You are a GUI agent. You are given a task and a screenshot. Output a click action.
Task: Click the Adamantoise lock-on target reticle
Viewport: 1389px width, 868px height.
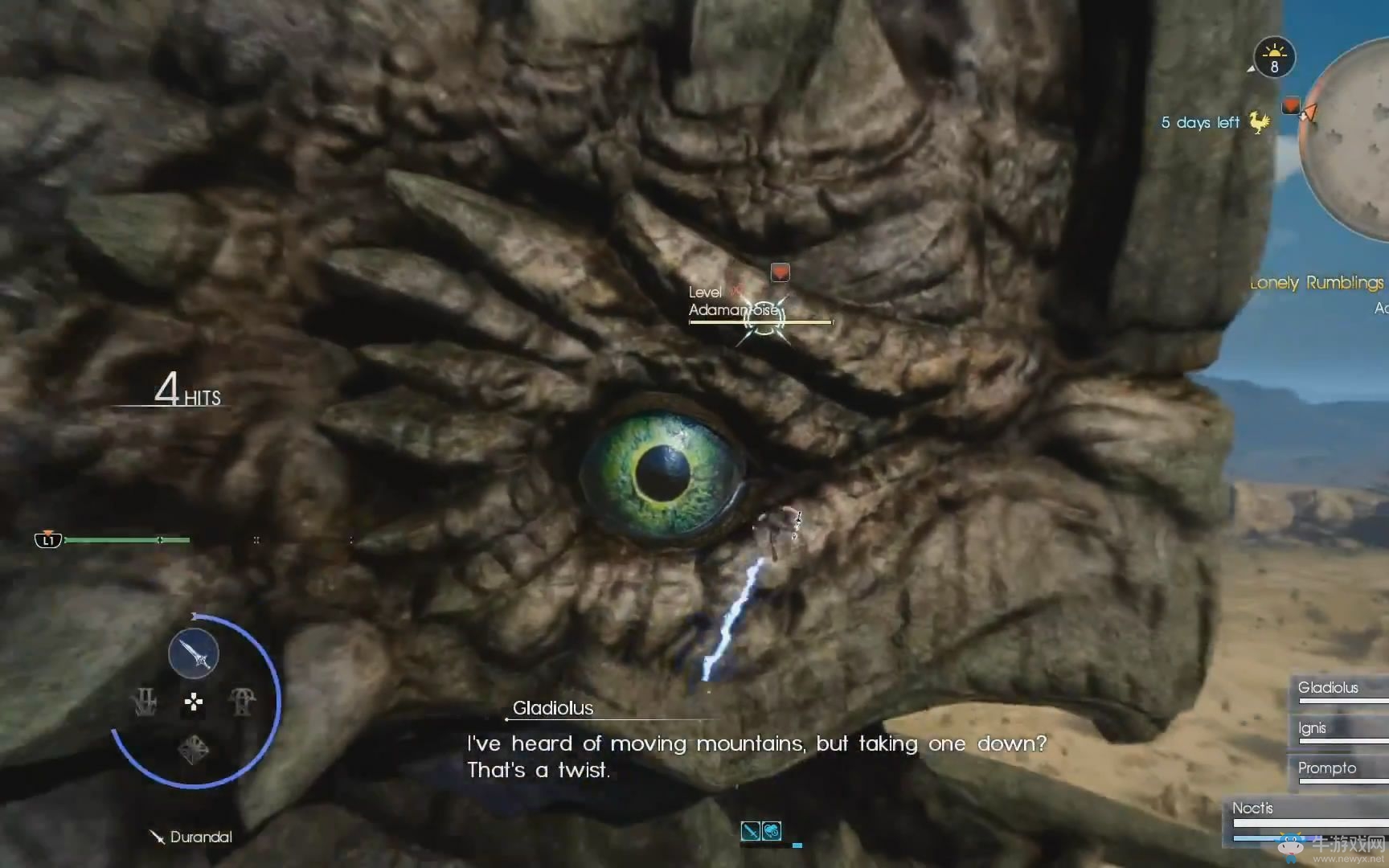click(762, 319)
